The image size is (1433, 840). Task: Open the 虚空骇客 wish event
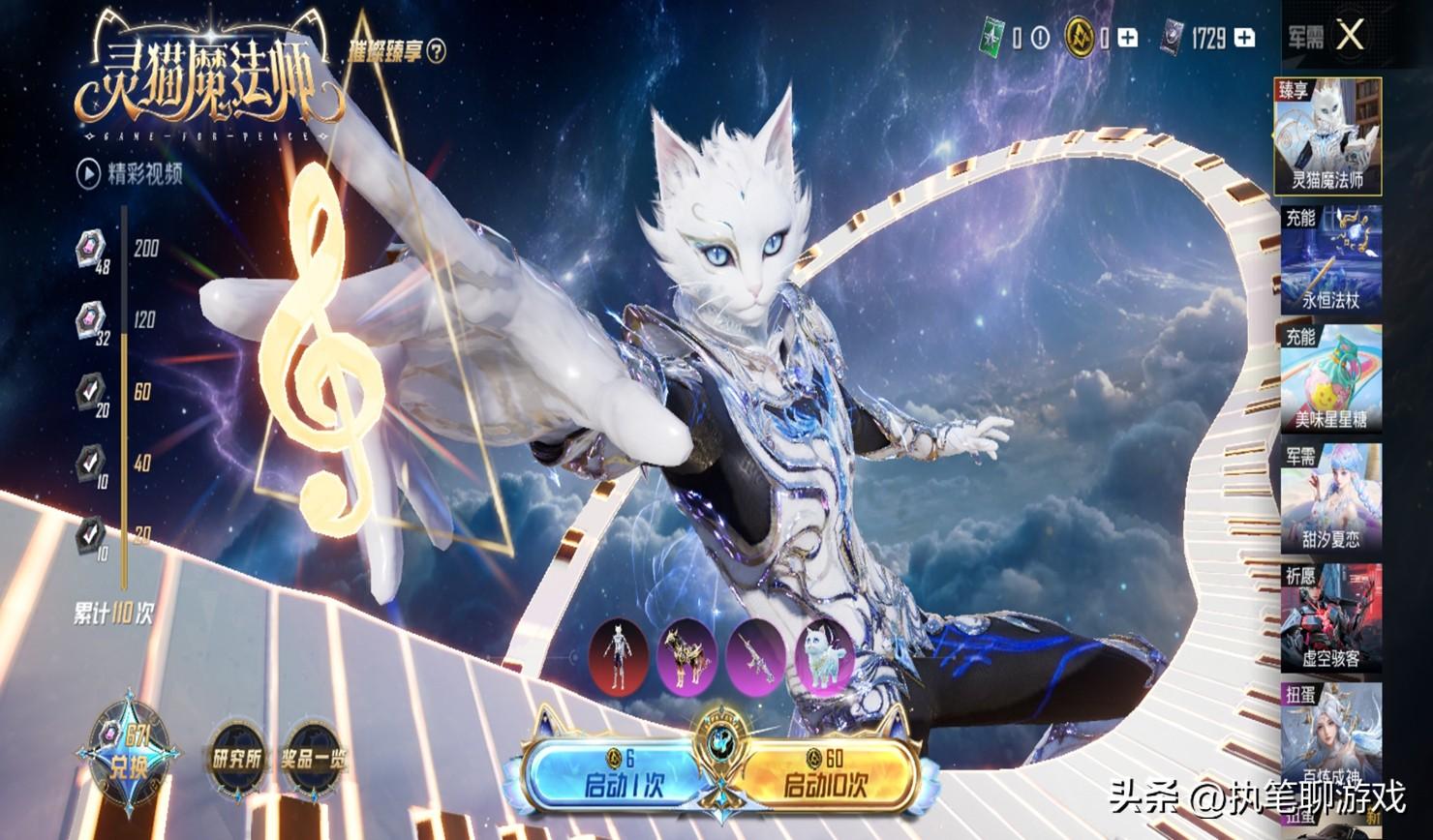point(1330,619)
